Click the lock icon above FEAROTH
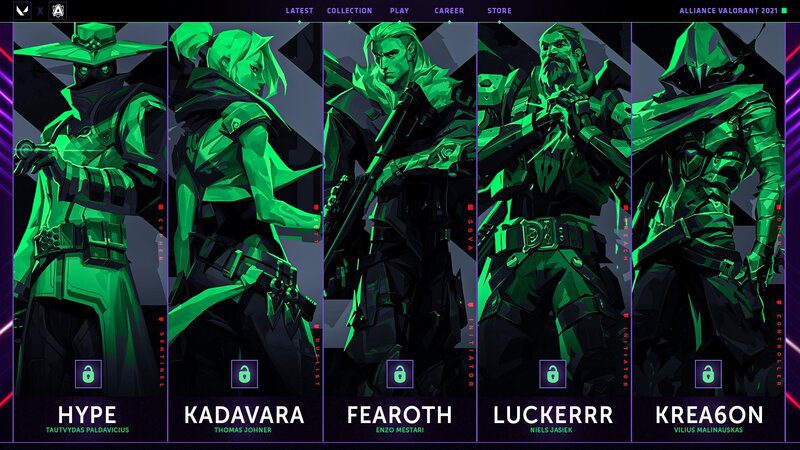The image size is (800, 450). click(x=399, y=374)
